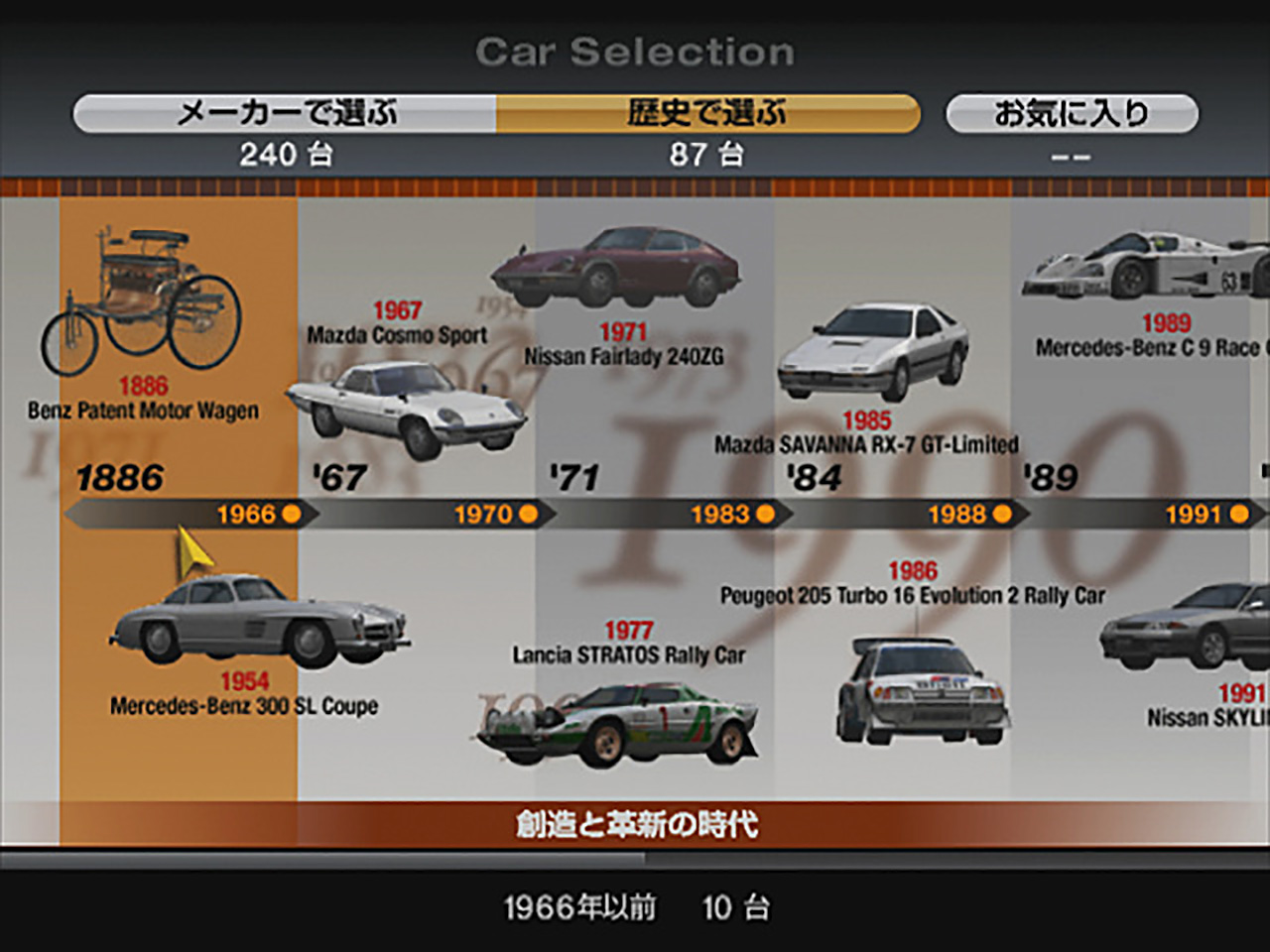Switch to the メーカーで選ぶ tab
Viewport: 1270px width, 952px height.
click(x=286, y=112)
